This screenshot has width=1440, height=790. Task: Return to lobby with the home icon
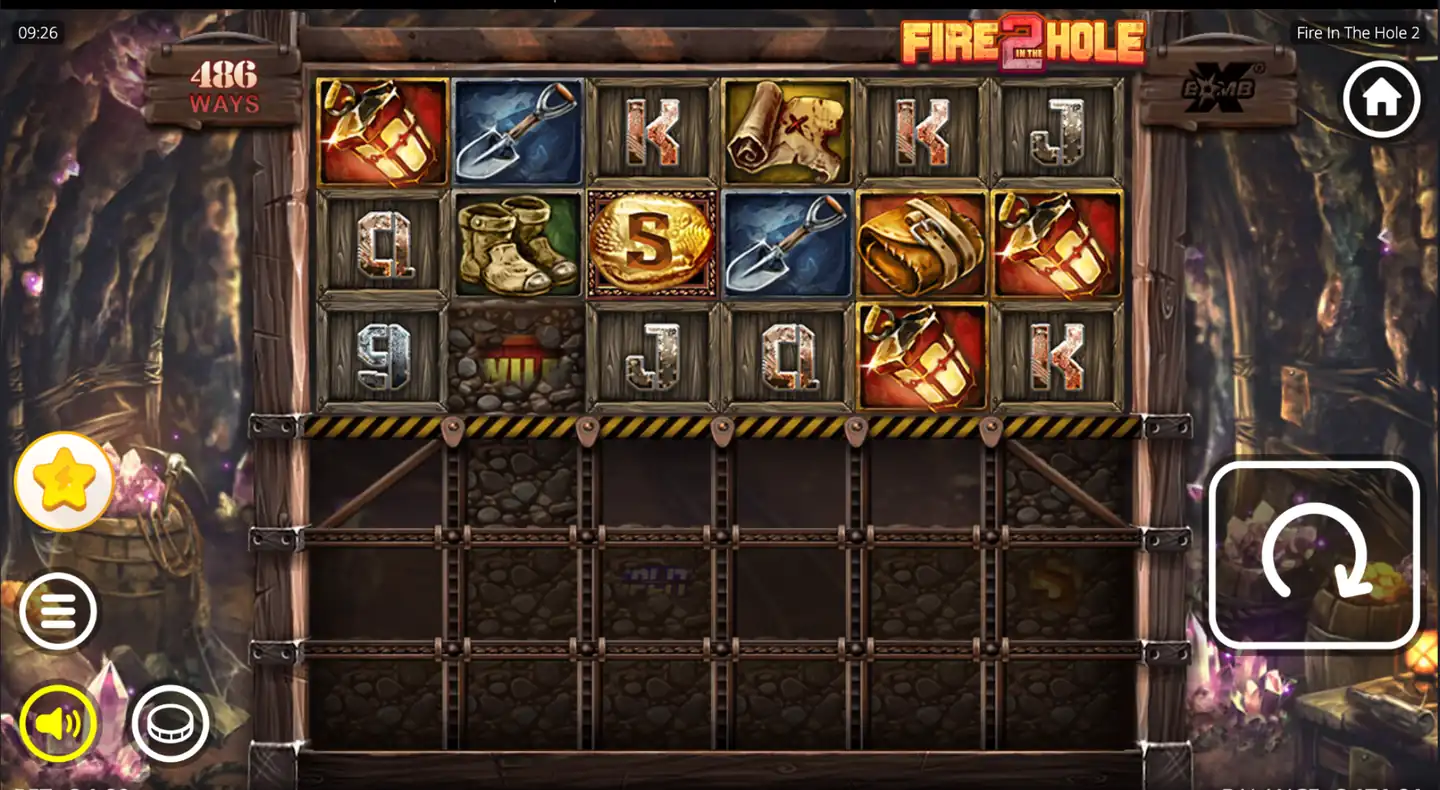coord(1382,97)
